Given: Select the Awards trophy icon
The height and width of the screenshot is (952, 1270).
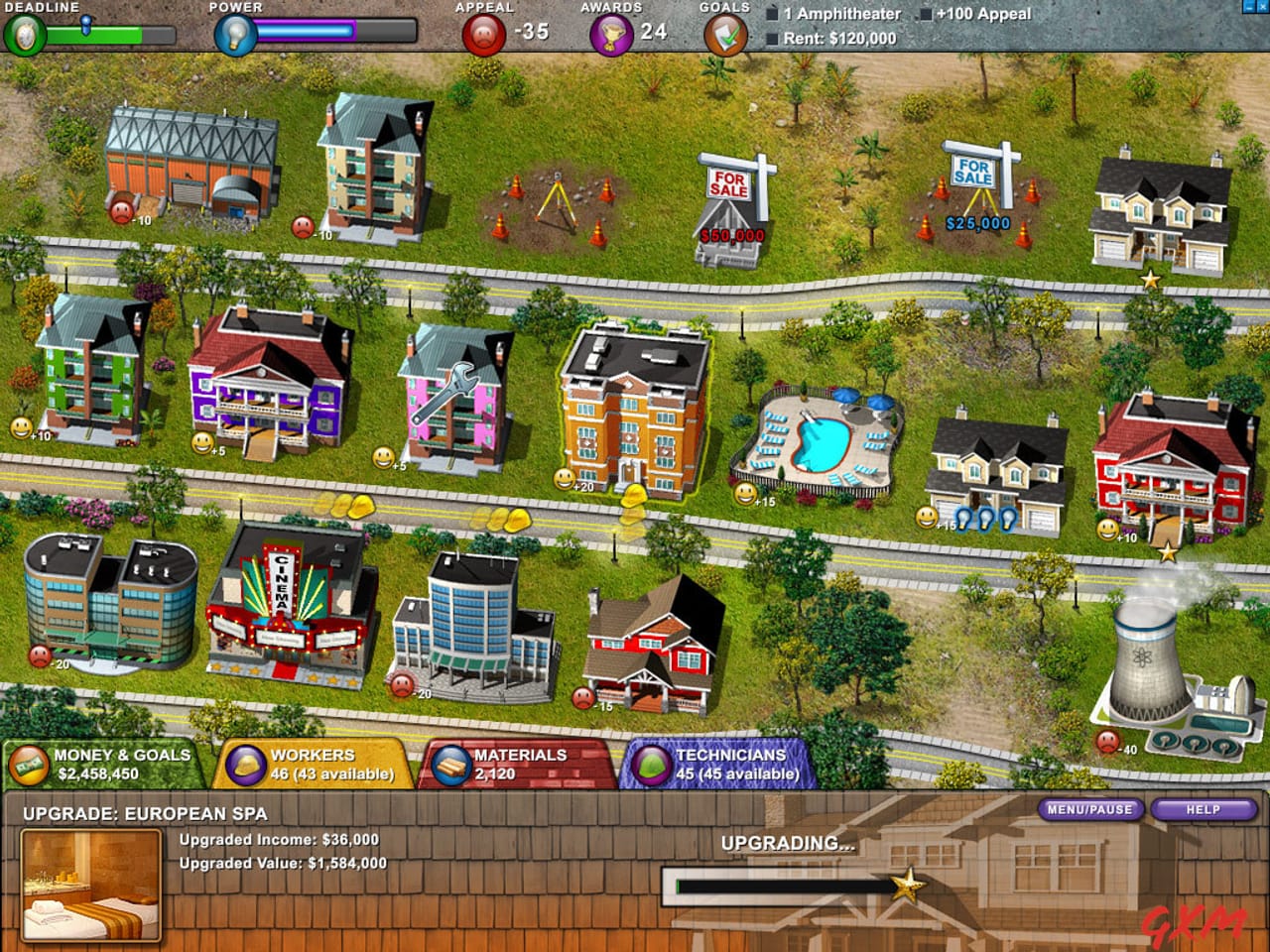Looking at the screenshot, I should pyautogui.click(x=613, y=35).
